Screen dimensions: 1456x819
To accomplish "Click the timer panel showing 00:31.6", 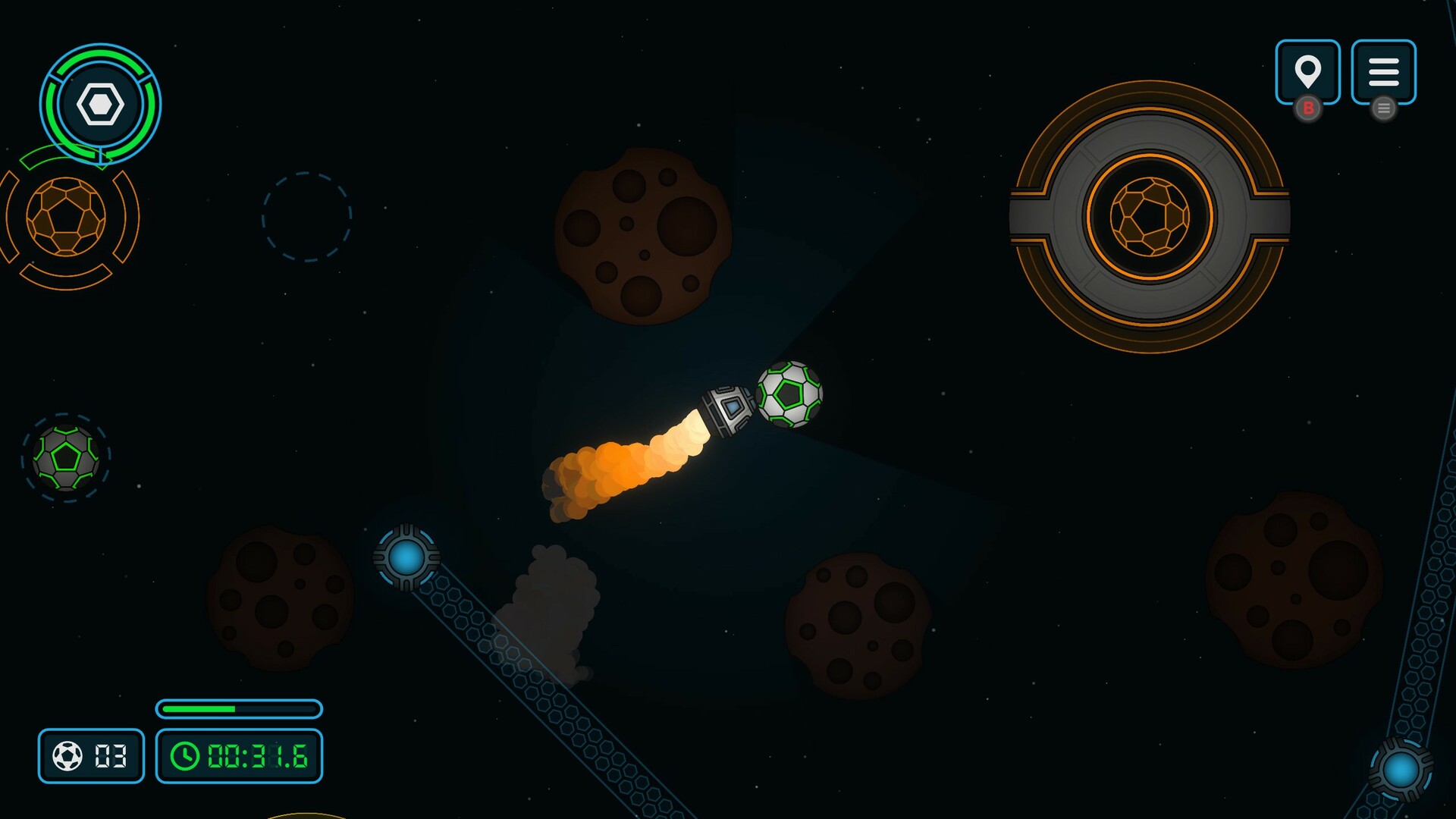I will click(239, 755).
